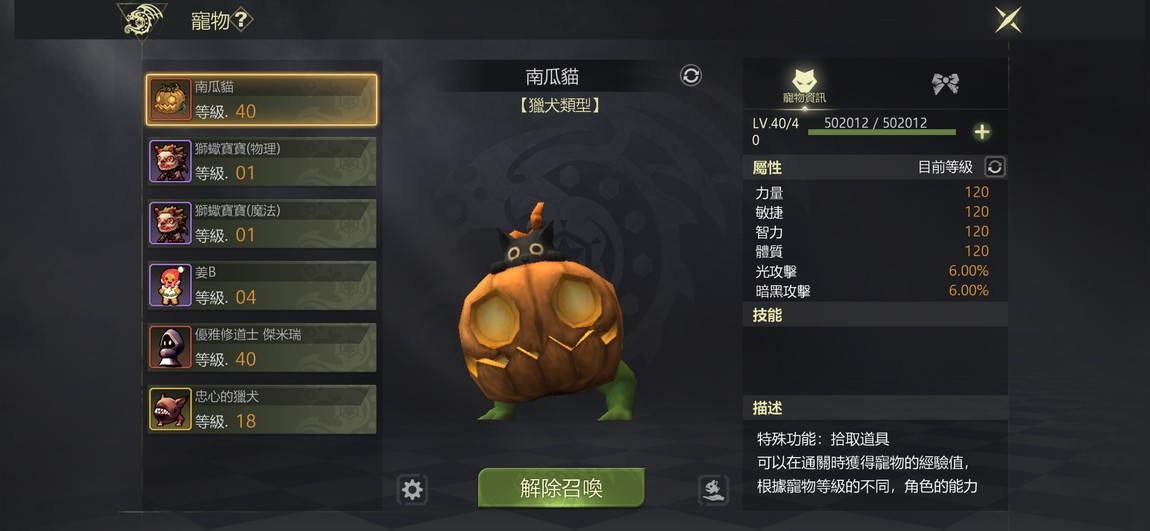Open the help question mark beside 寵物
This screenshot has width=1150, height=531.
241,20
